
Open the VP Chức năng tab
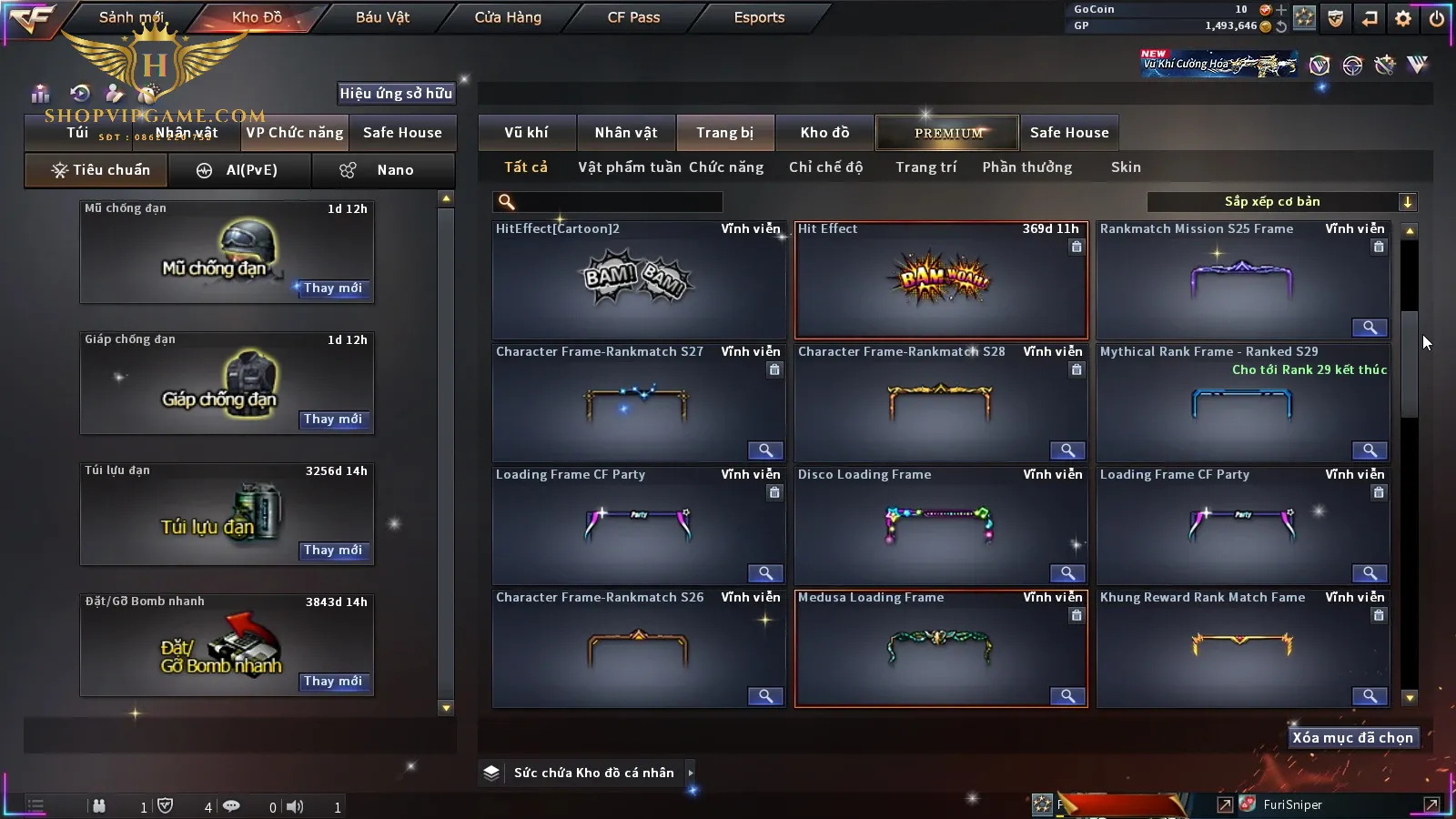point(295,133)
